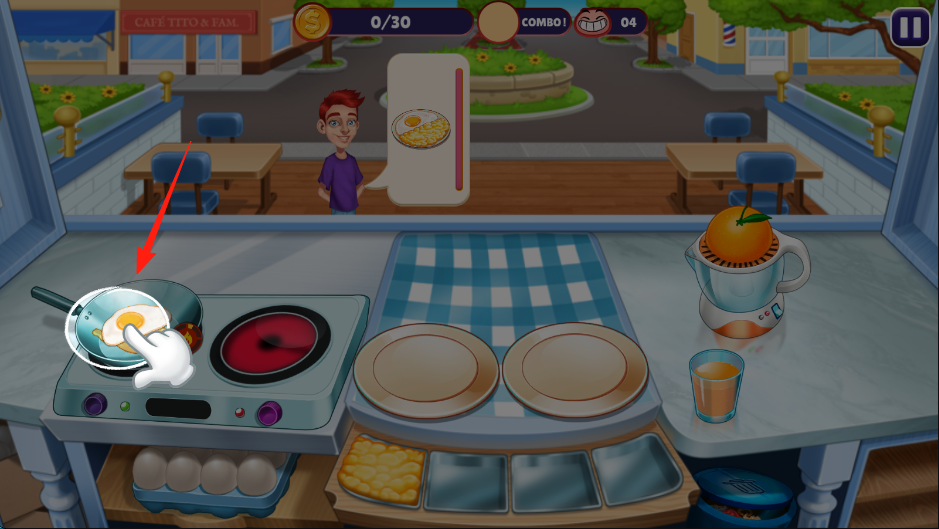
Task: Choose the hash browns ingredient tray
Action: click(x=382, y=469)
